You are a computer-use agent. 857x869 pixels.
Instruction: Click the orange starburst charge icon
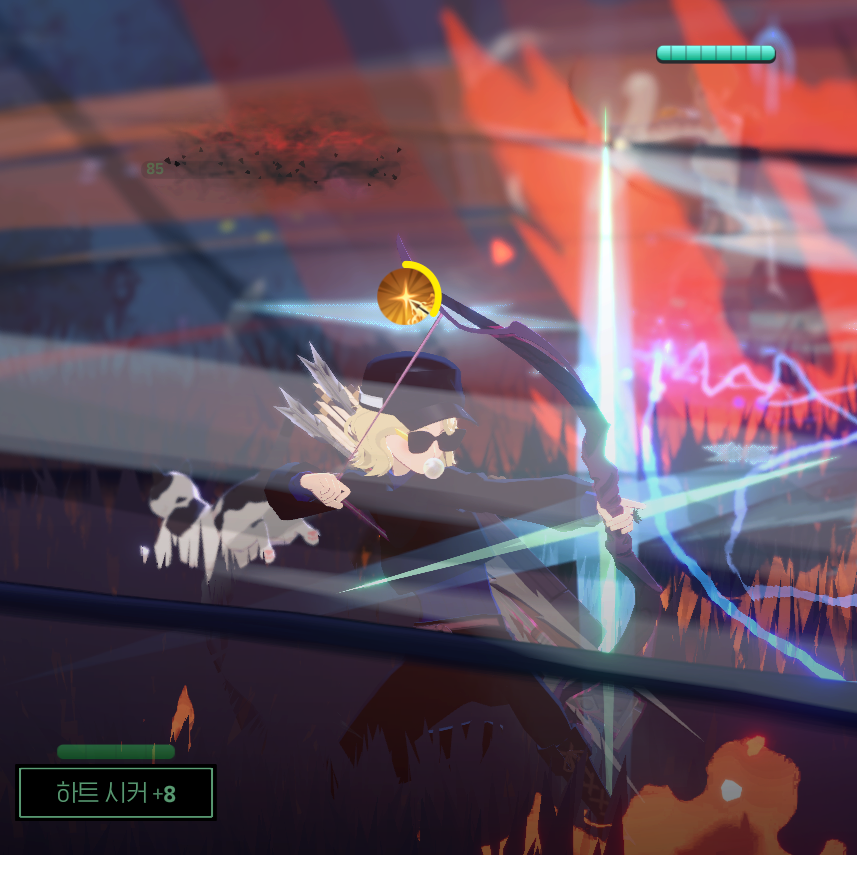(408, 296)
